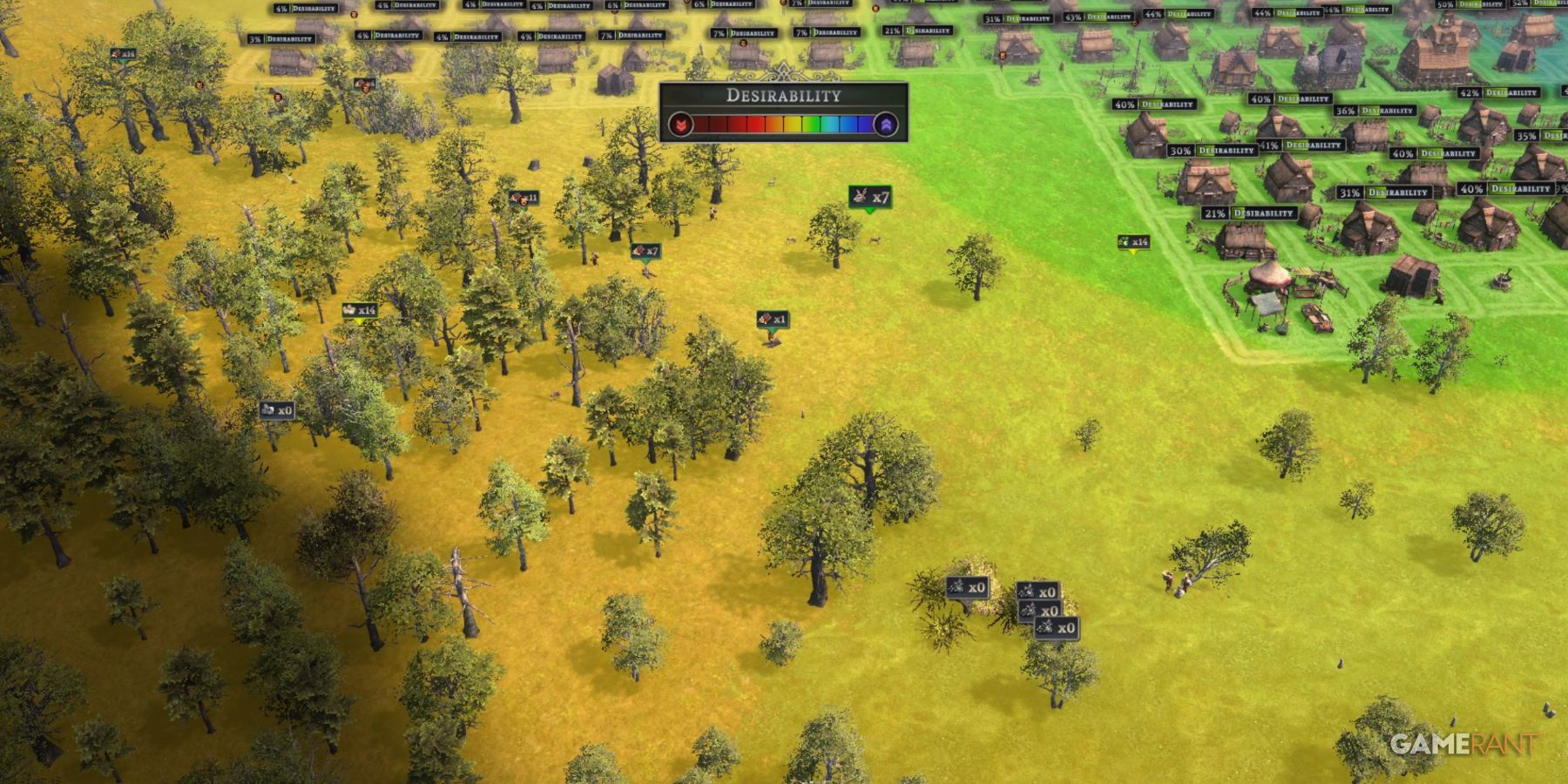1568x784 pixels.
Task: Select the mushroom x1 forage marker
Action: [771, 320]
